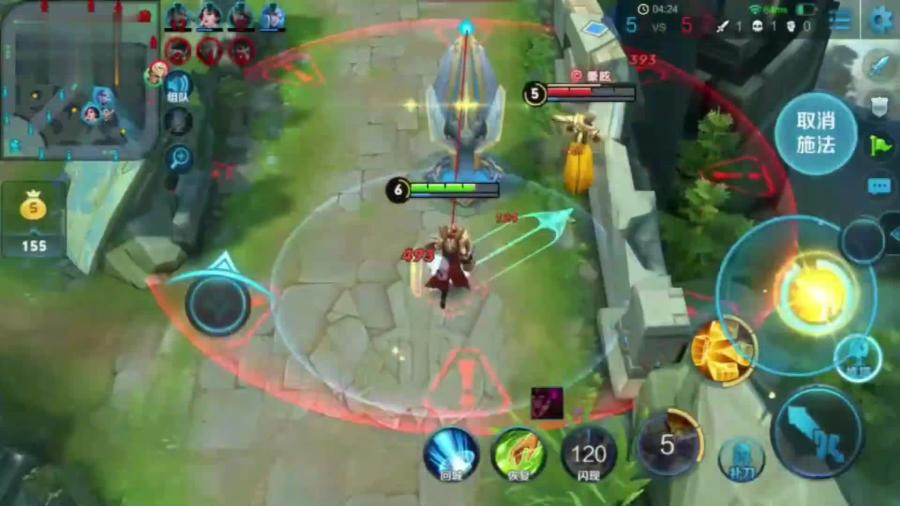Open the gold shop showing 155

[34, 221]
